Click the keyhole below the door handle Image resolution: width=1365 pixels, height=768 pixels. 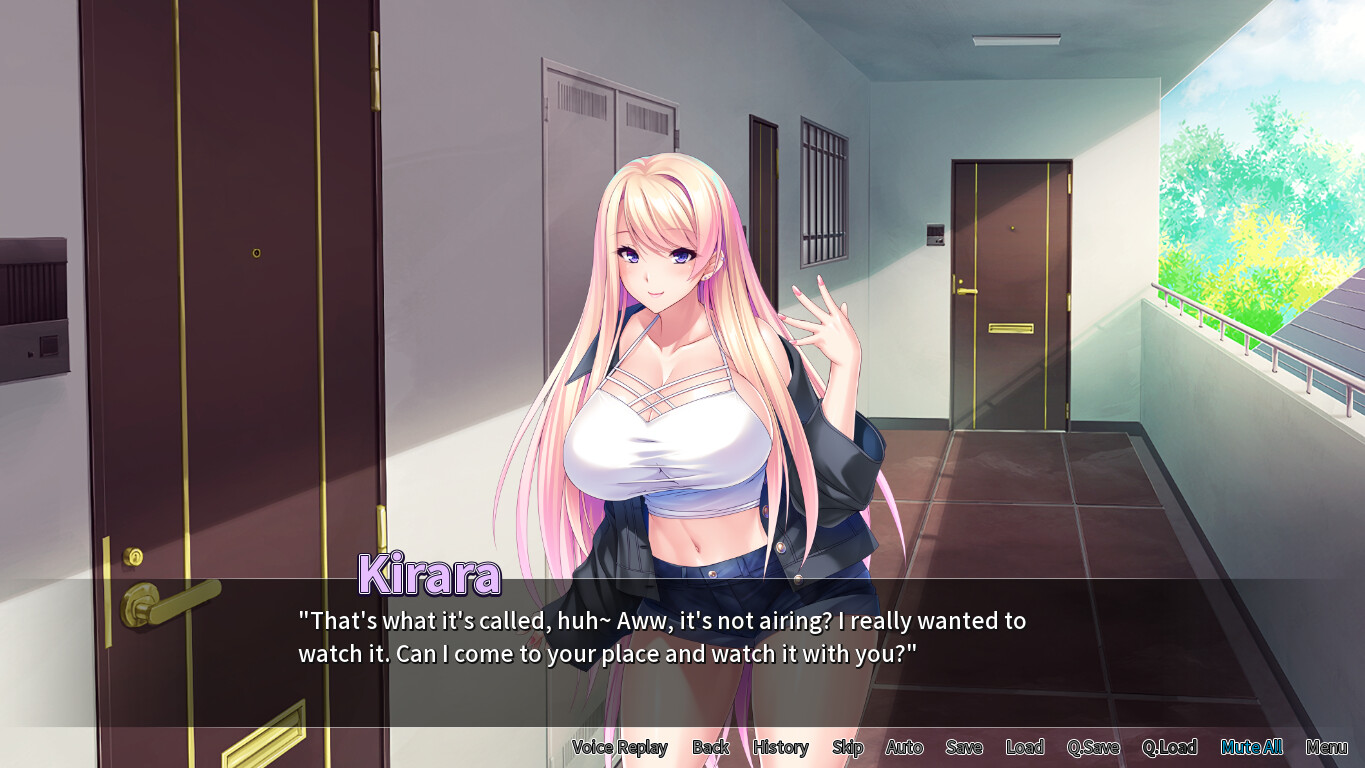pyautogui.click(x=132, y=555)
